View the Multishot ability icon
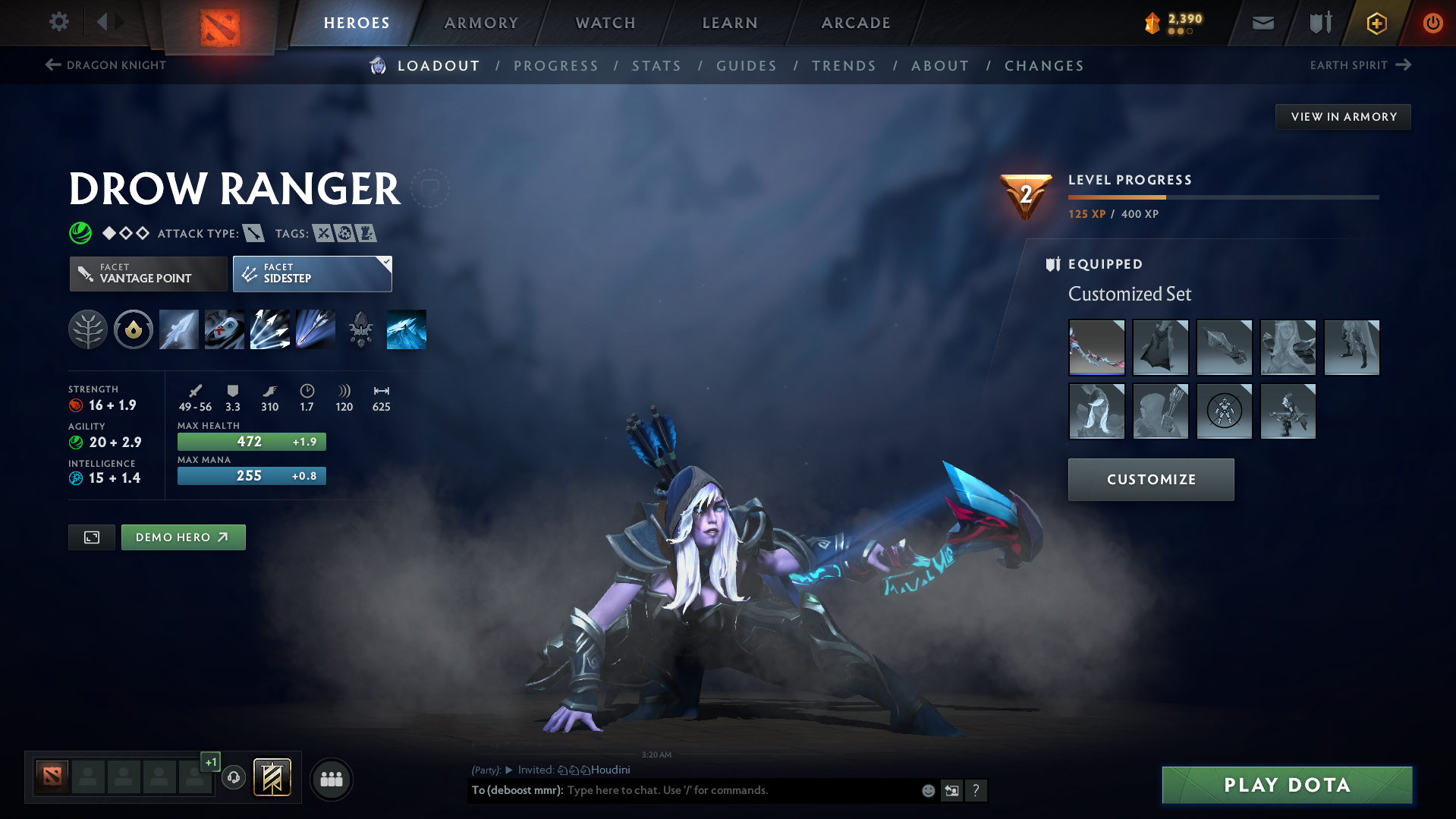 click(269, 329)
